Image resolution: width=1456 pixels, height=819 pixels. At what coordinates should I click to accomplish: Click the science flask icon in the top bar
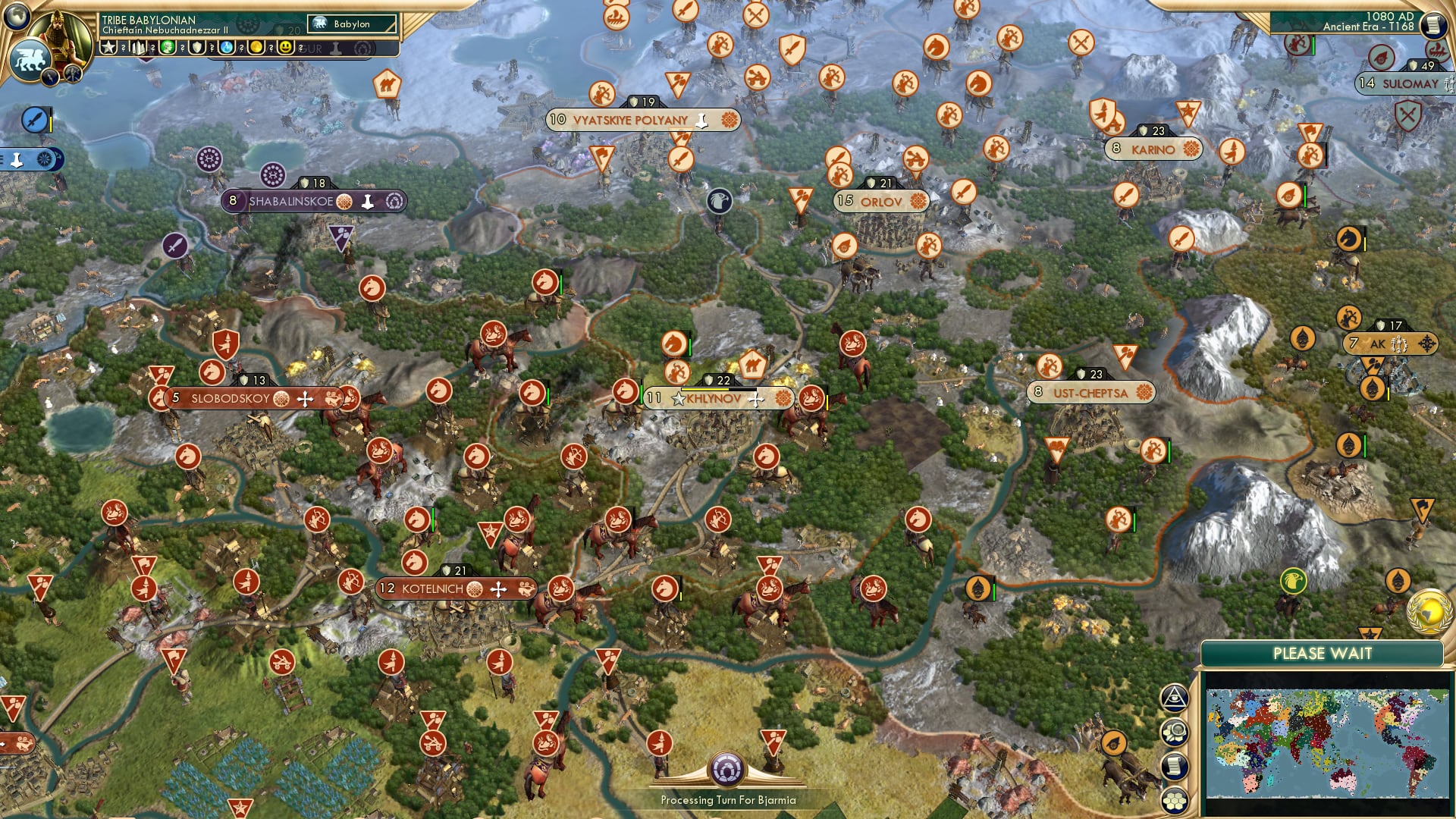point(224,48)
